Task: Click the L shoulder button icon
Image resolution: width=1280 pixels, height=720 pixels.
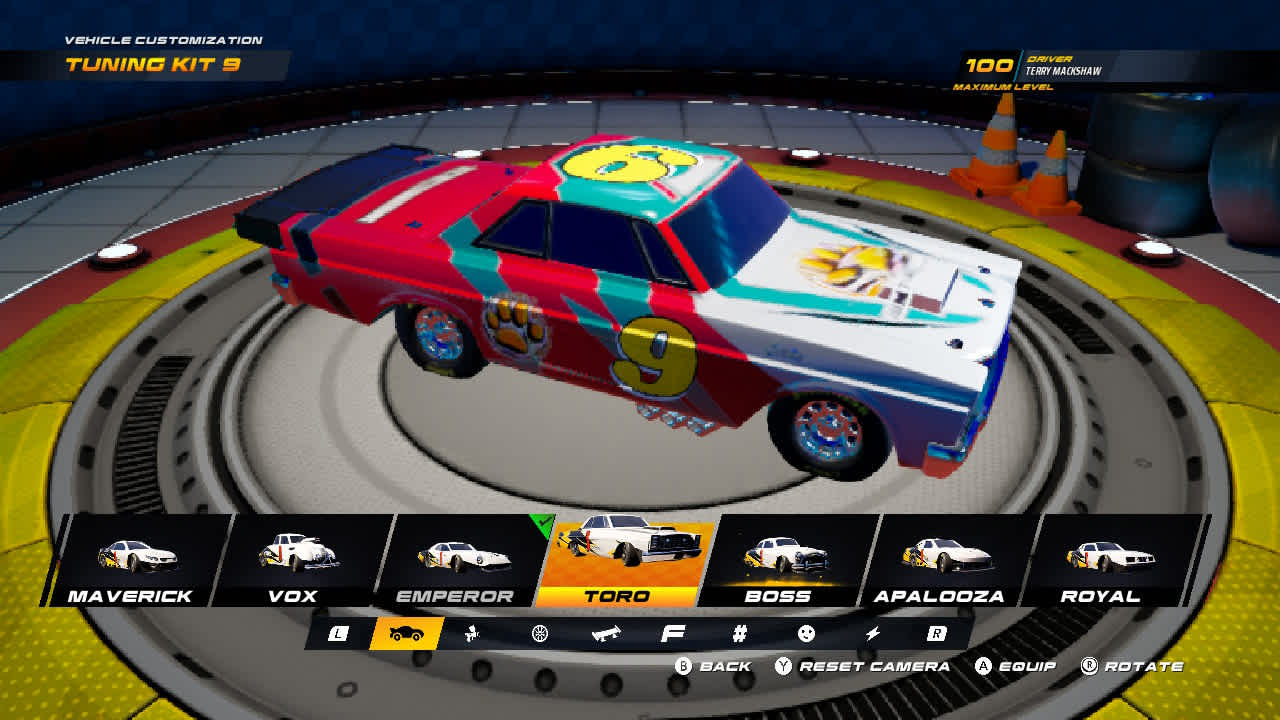Action: 338,633
